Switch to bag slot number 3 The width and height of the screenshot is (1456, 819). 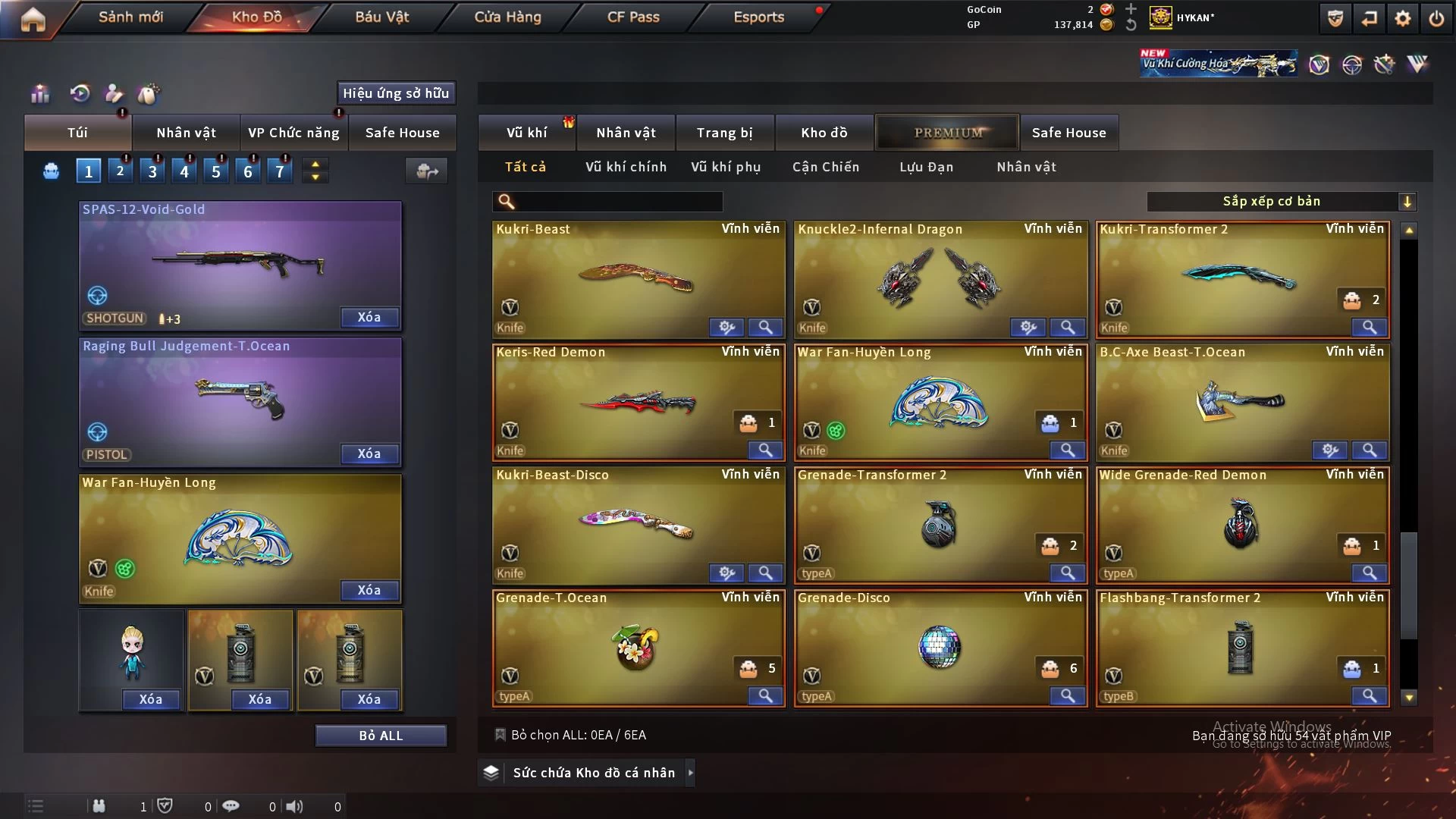[x=152, y=171]
